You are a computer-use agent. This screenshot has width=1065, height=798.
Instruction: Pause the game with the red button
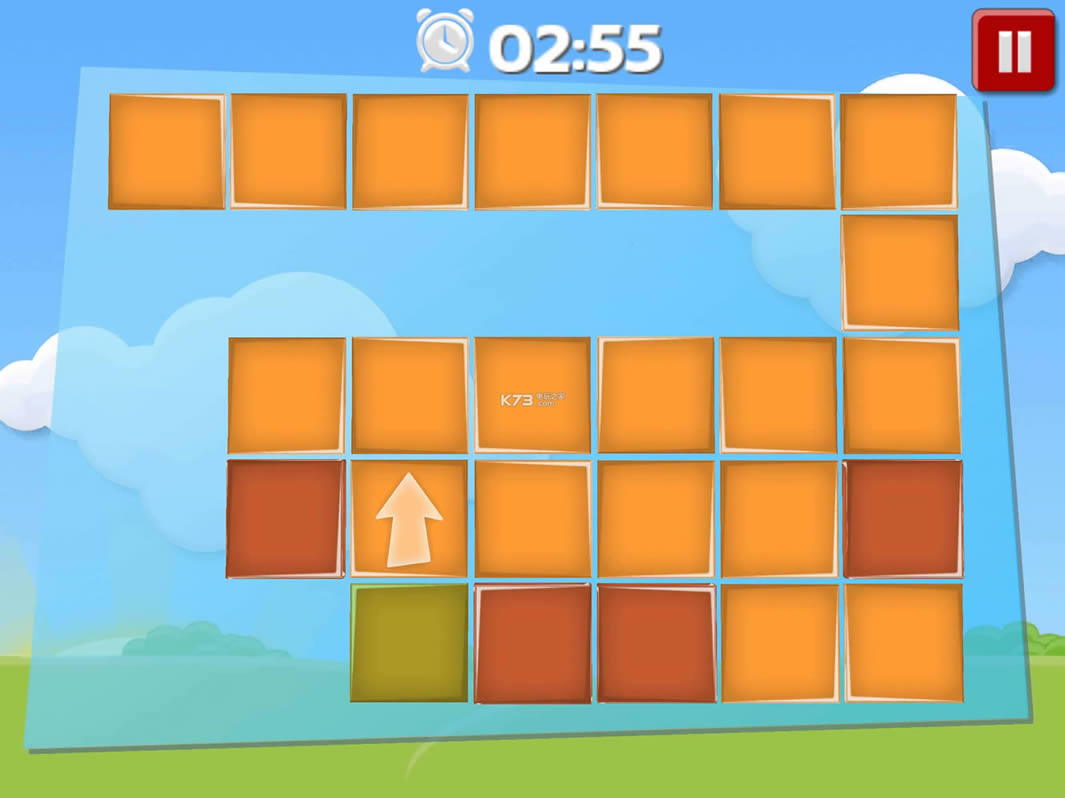click(1013, 51)
